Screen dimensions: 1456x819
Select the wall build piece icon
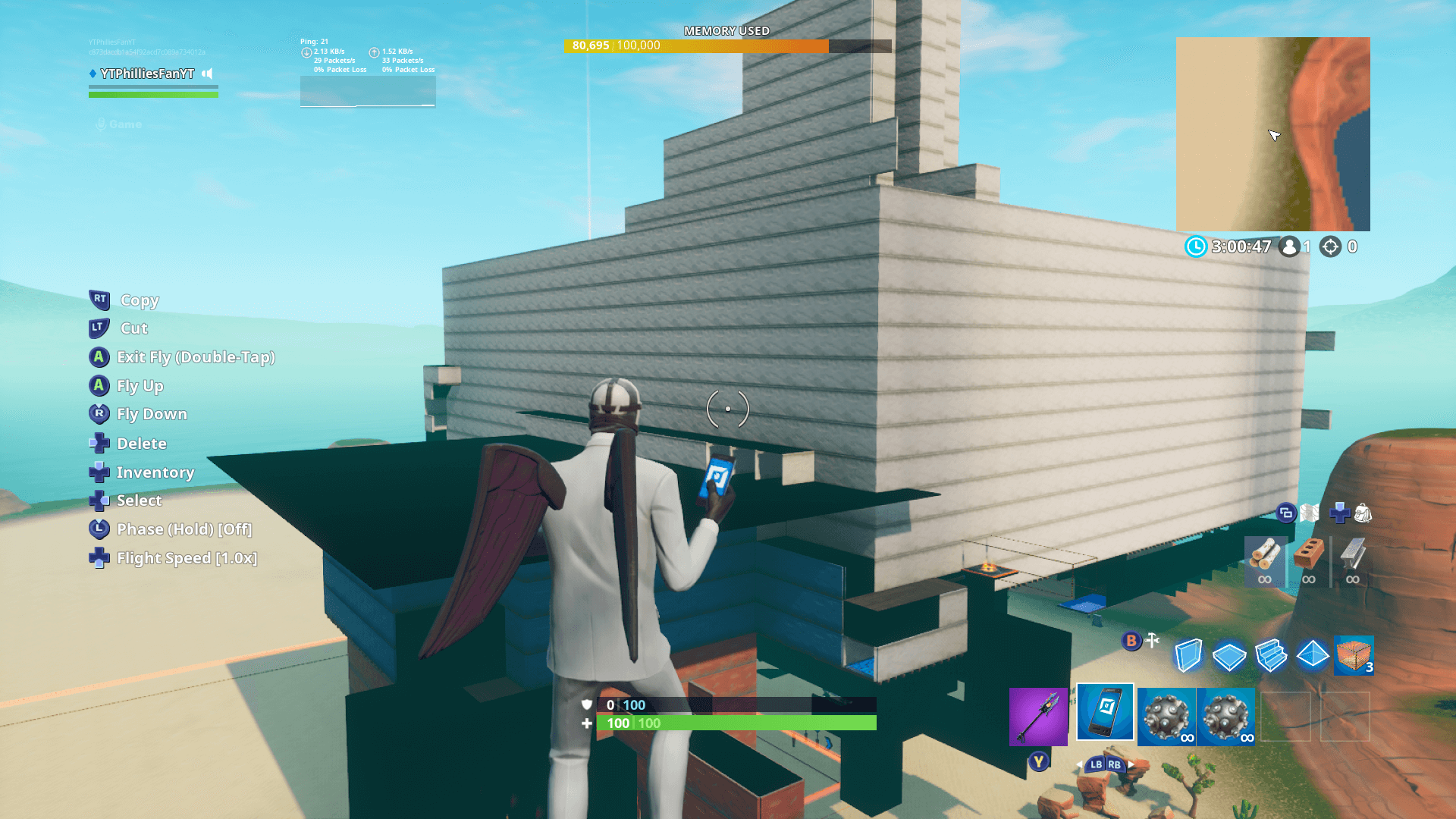click(1188, 656)
